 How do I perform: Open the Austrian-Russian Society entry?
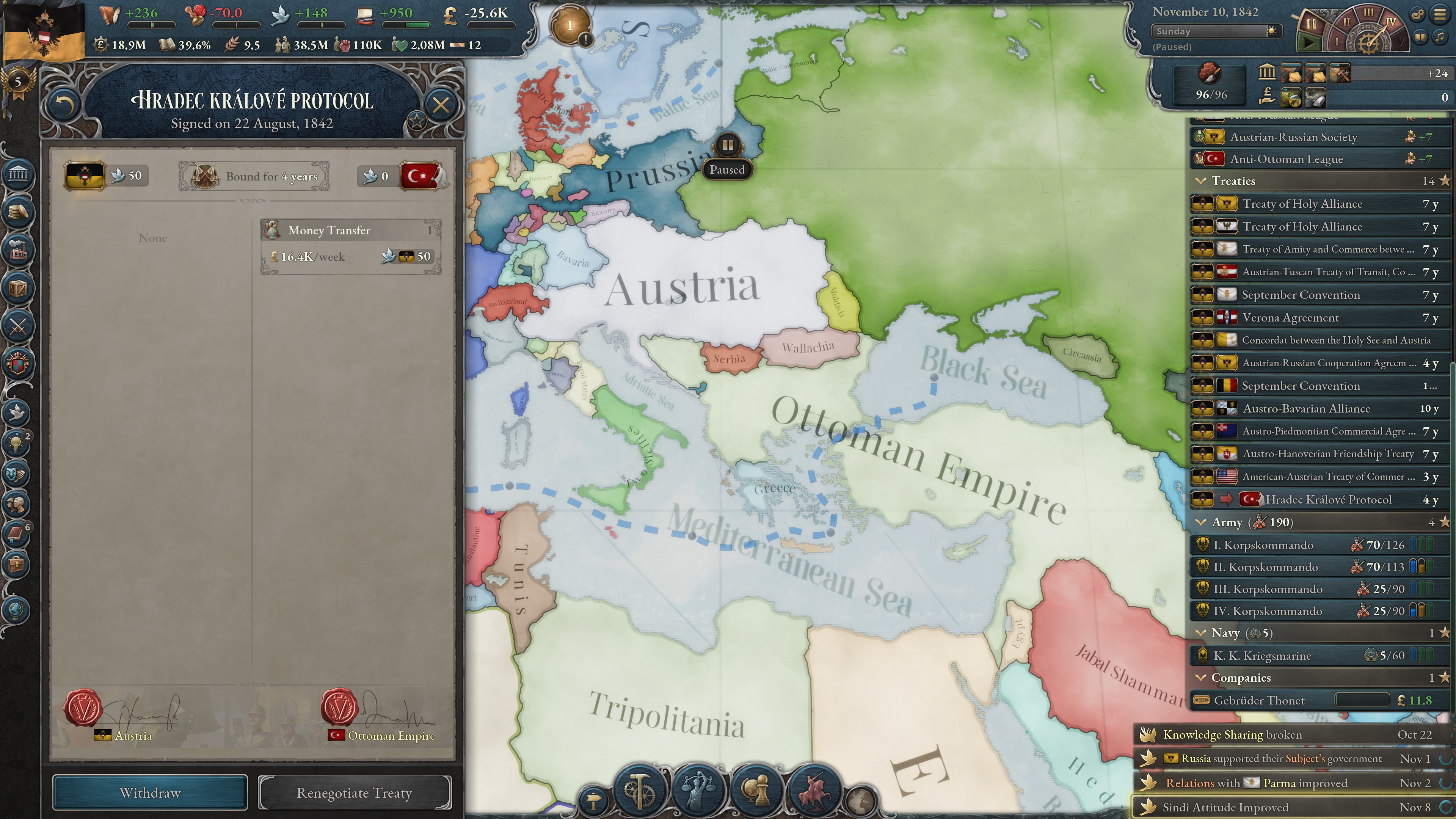tap(1294, 137)
